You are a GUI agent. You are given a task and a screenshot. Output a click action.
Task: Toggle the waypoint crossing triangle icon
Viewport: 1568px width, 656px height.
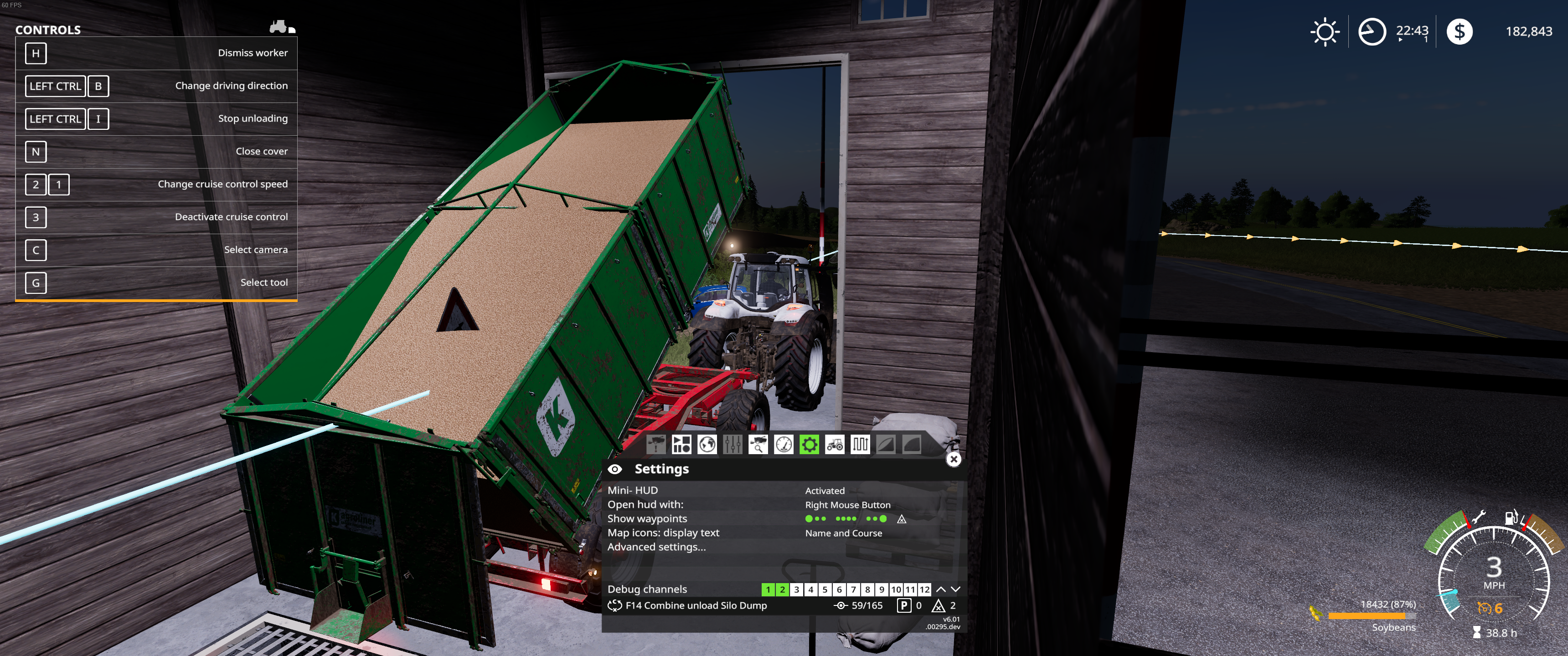(902, 519)
